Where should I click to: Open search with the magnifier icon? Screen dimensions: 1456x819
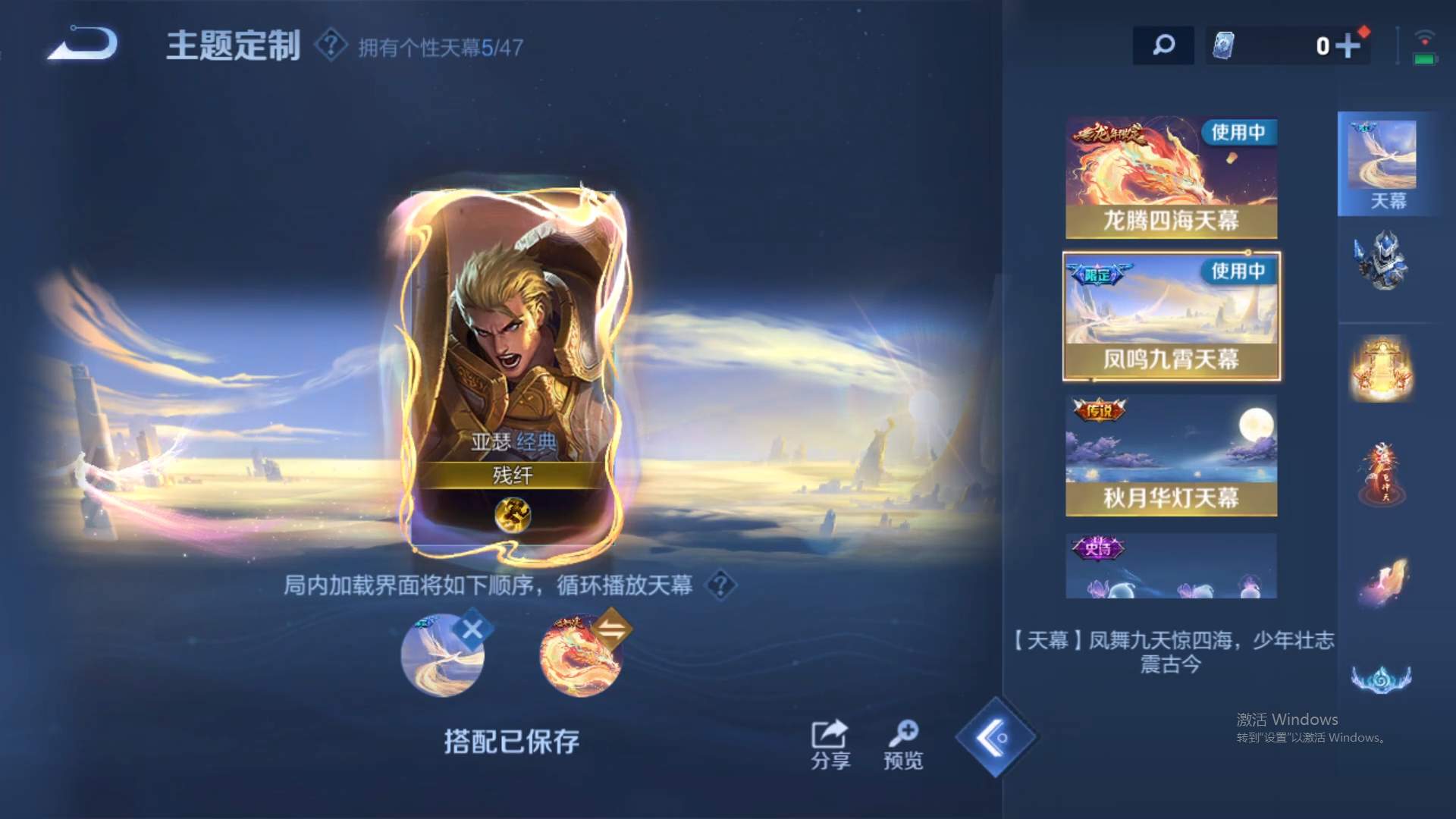[x=1163, y=45]
